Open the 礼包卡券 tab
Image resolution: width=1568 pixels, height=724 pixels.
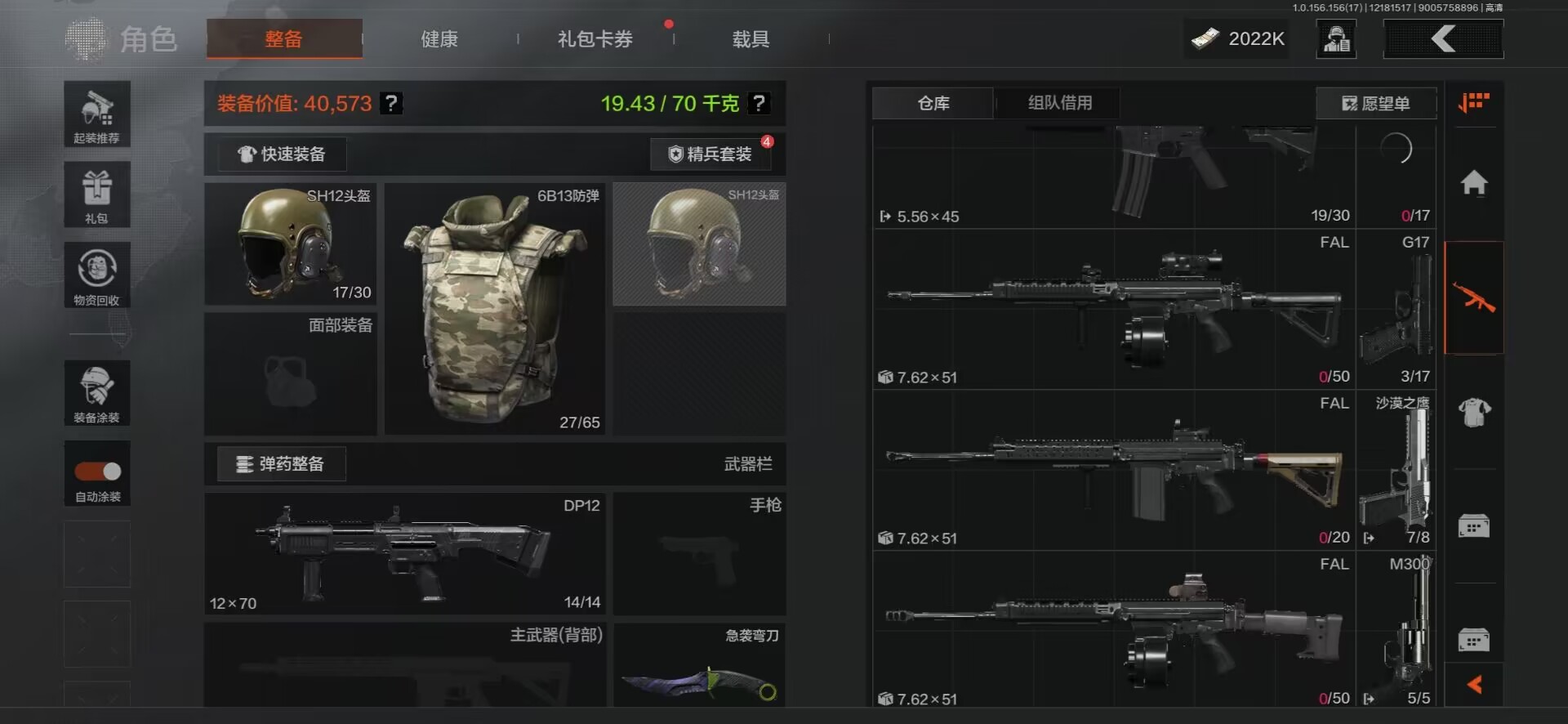click(595, 39)
